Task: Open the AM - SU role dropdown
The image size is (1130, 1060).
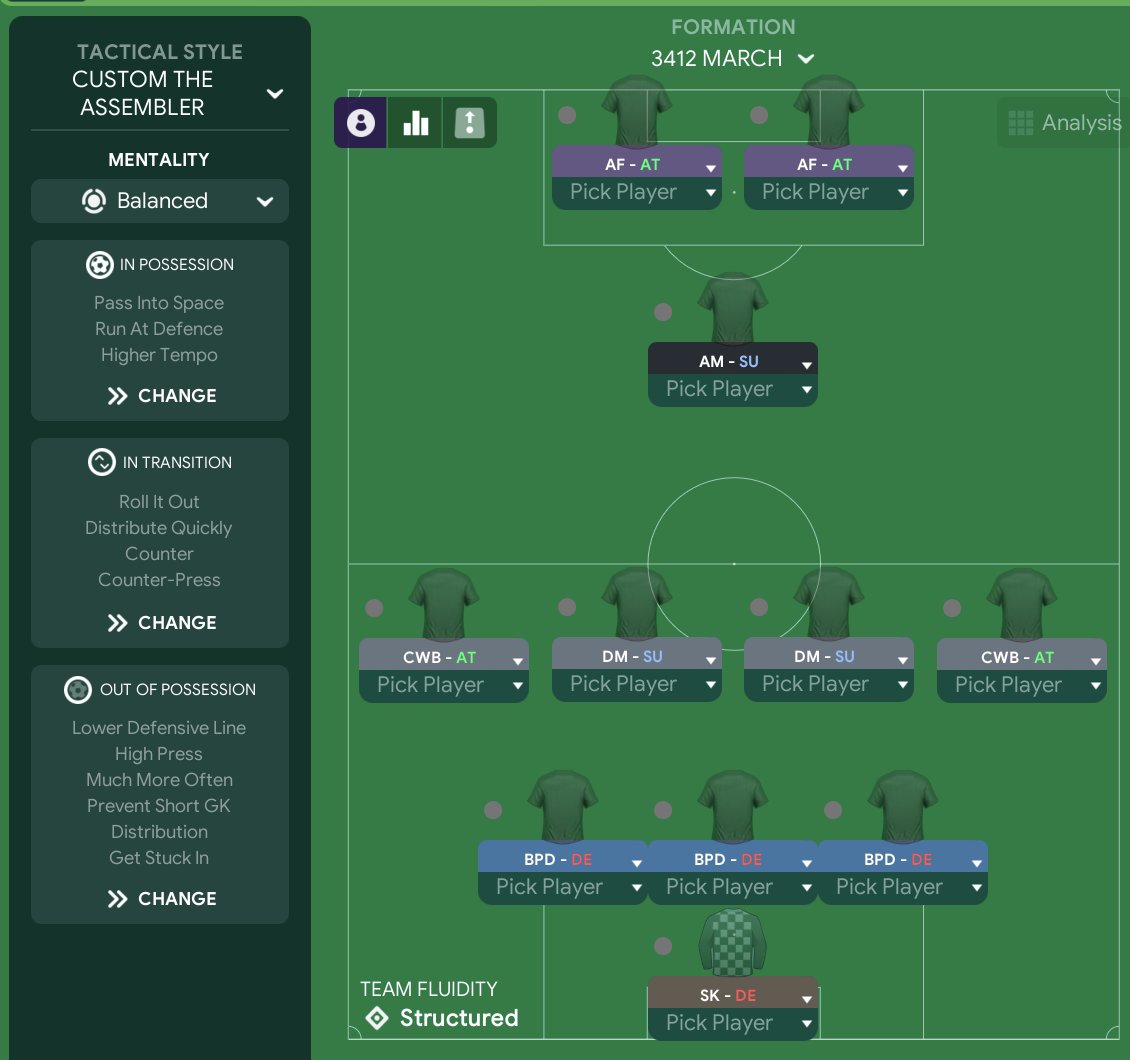Action: pos(806,363)
